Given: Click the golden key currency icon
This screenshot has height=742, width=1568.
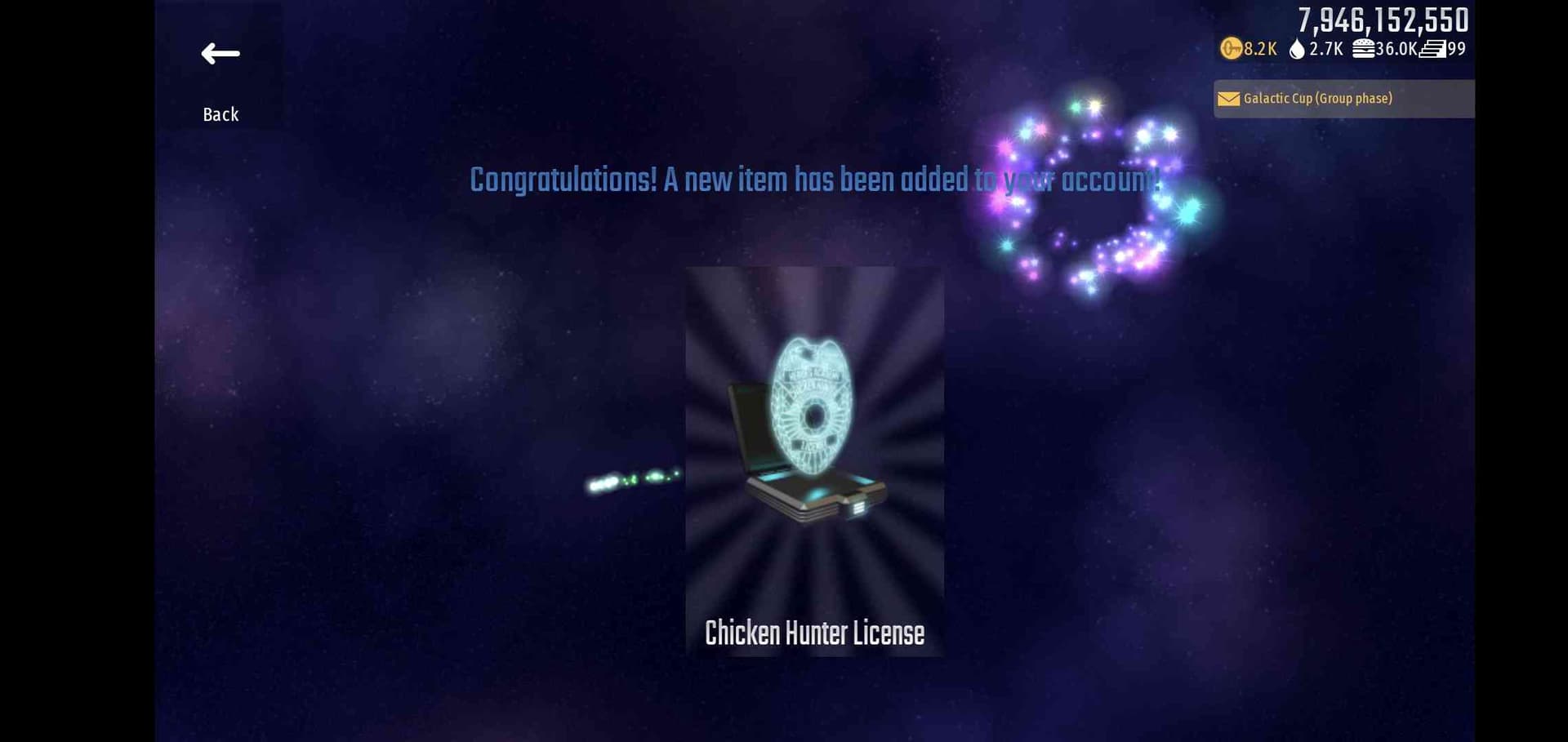Looking at the screenshot, I should pos(1231,49).
